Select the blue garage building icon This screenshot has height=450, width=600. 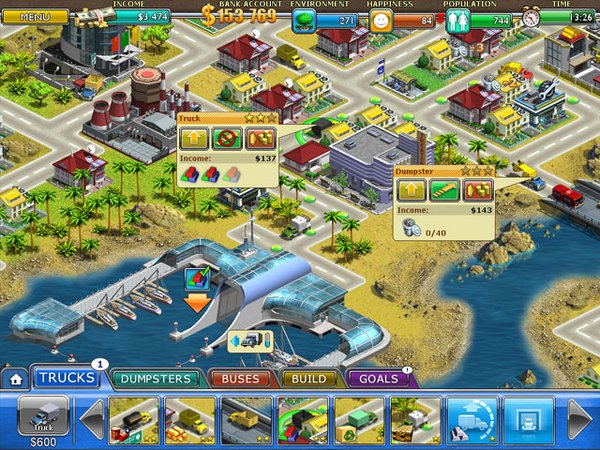click(527, 419)
